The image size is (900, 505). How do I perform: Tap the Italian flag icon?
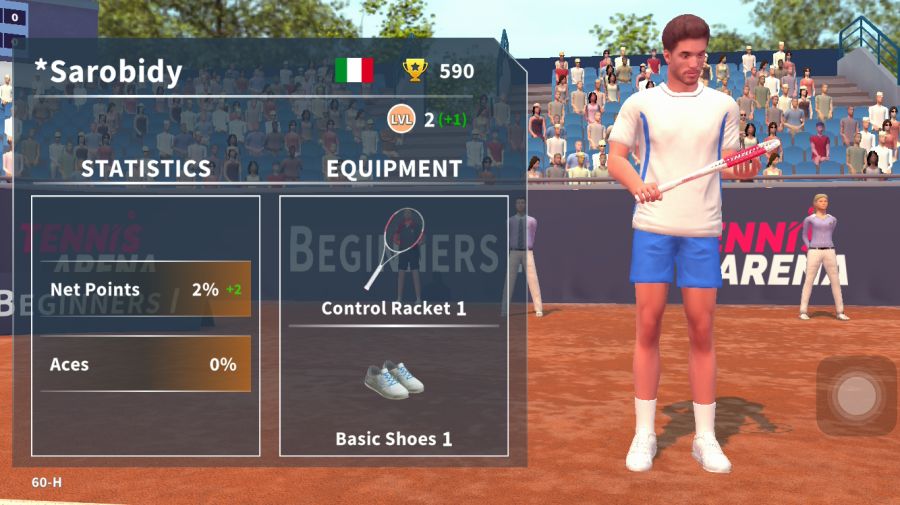pos(354,70)
